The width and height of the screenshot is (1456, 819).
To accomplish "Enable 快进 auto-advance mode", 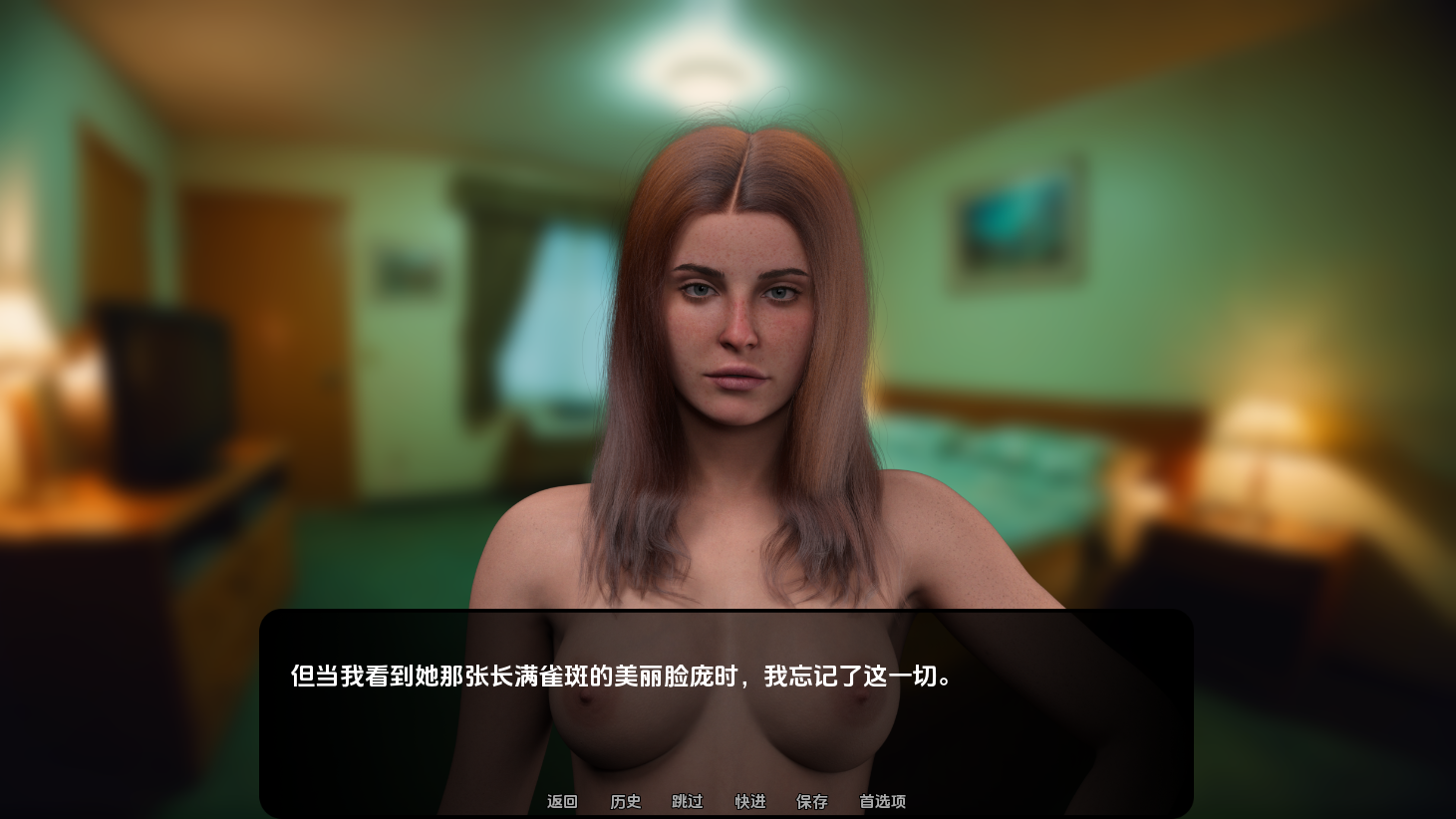I will [x=749, y=801].
